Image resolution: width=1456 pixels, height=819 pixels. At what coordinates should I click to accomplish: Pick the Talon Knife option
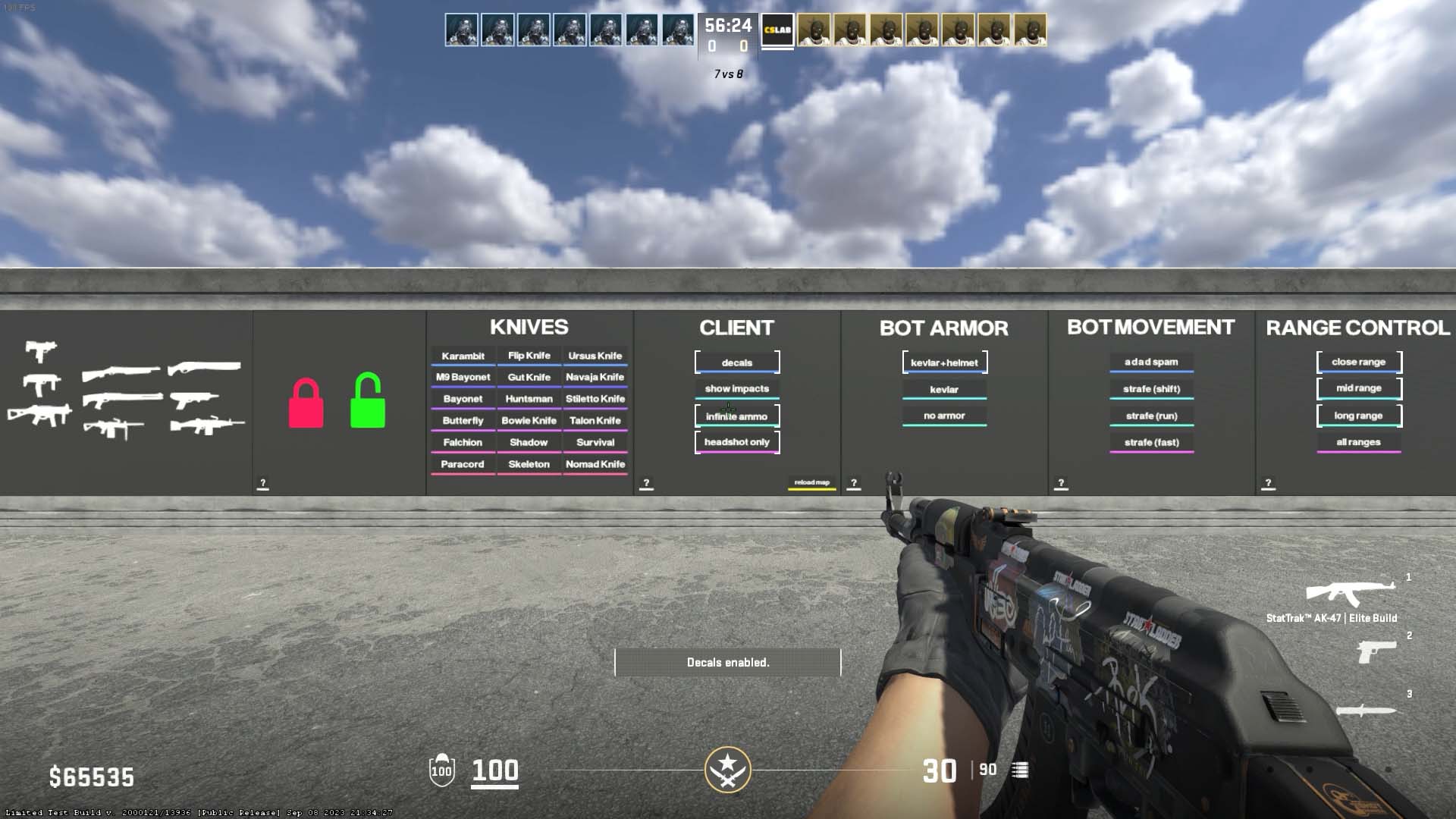(x=595, y=421)
